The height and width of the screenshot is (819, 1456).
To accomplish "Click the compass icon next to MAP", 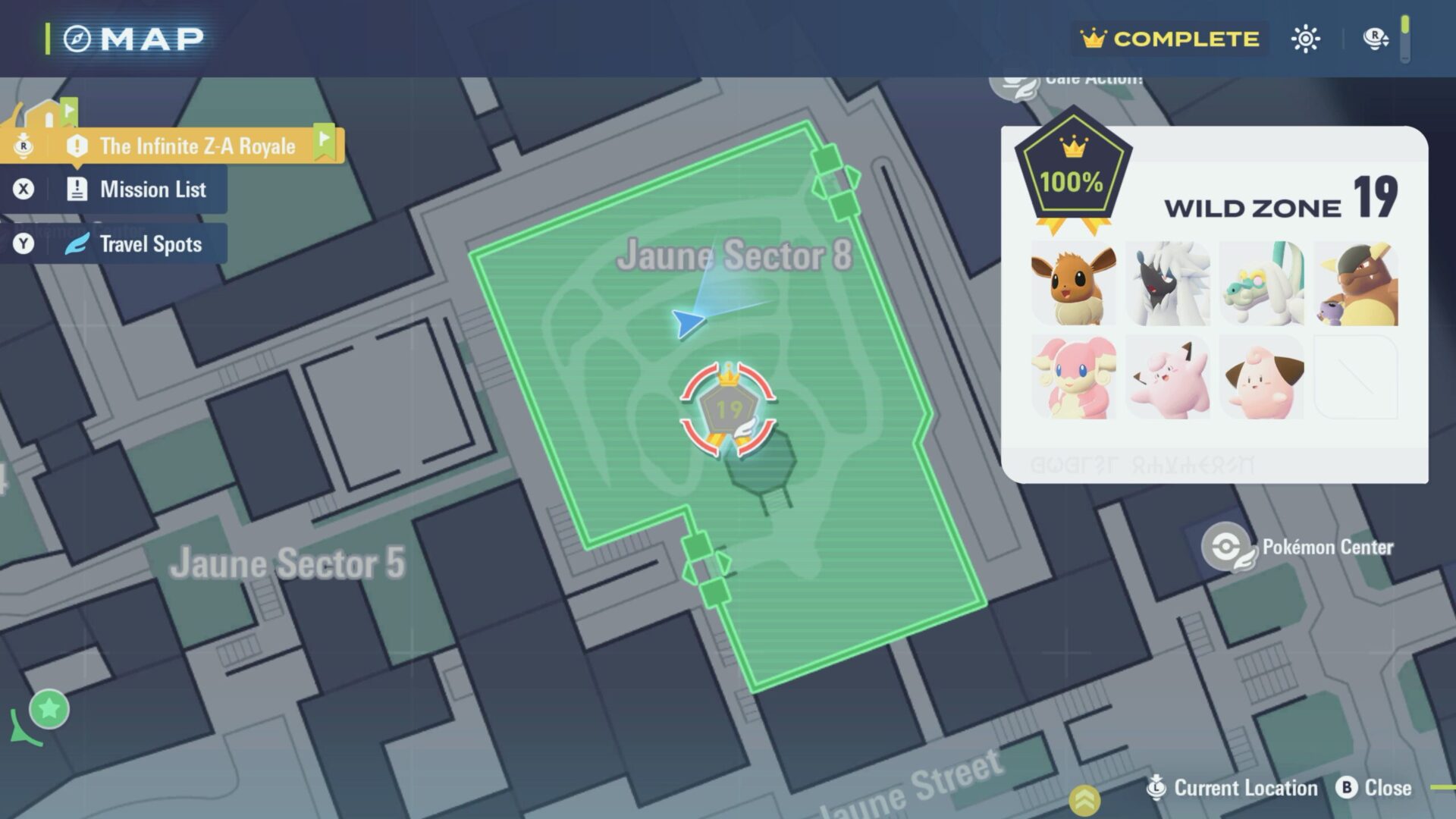I will coord(77,37).
